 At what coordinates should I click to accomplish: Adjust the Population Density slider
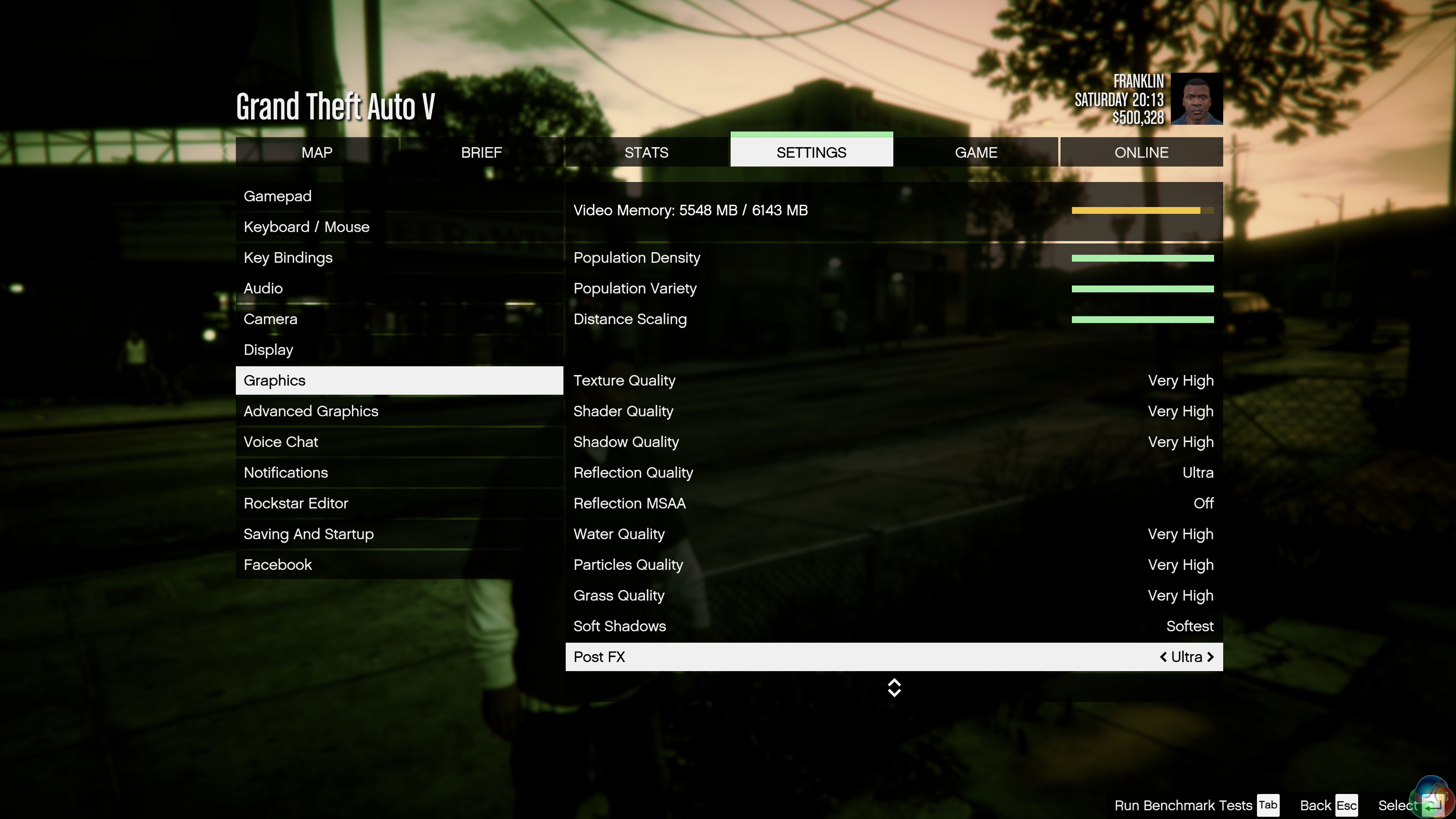point(1142,258)
